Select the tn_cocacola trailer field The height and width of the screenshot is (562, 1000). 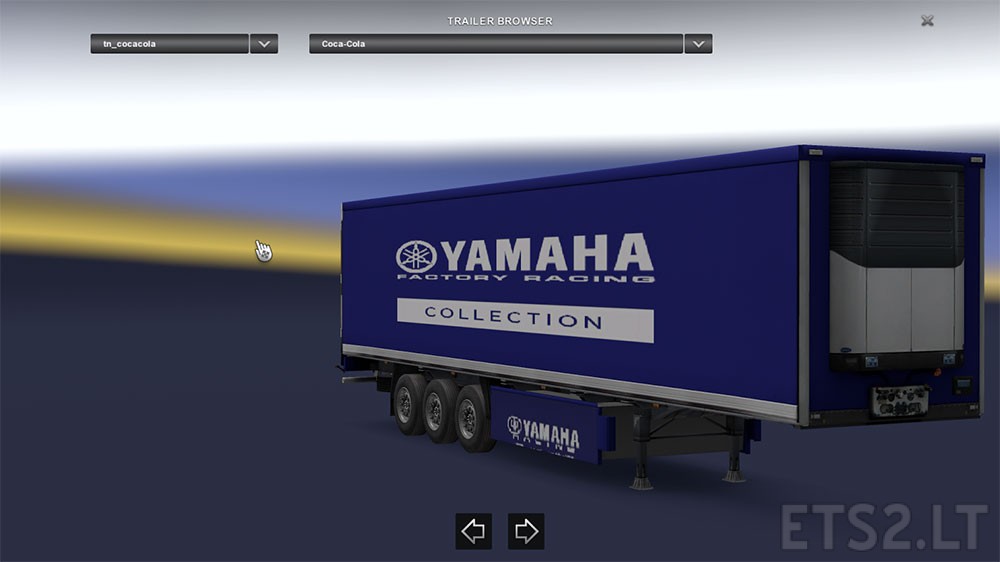coord(169,44)
